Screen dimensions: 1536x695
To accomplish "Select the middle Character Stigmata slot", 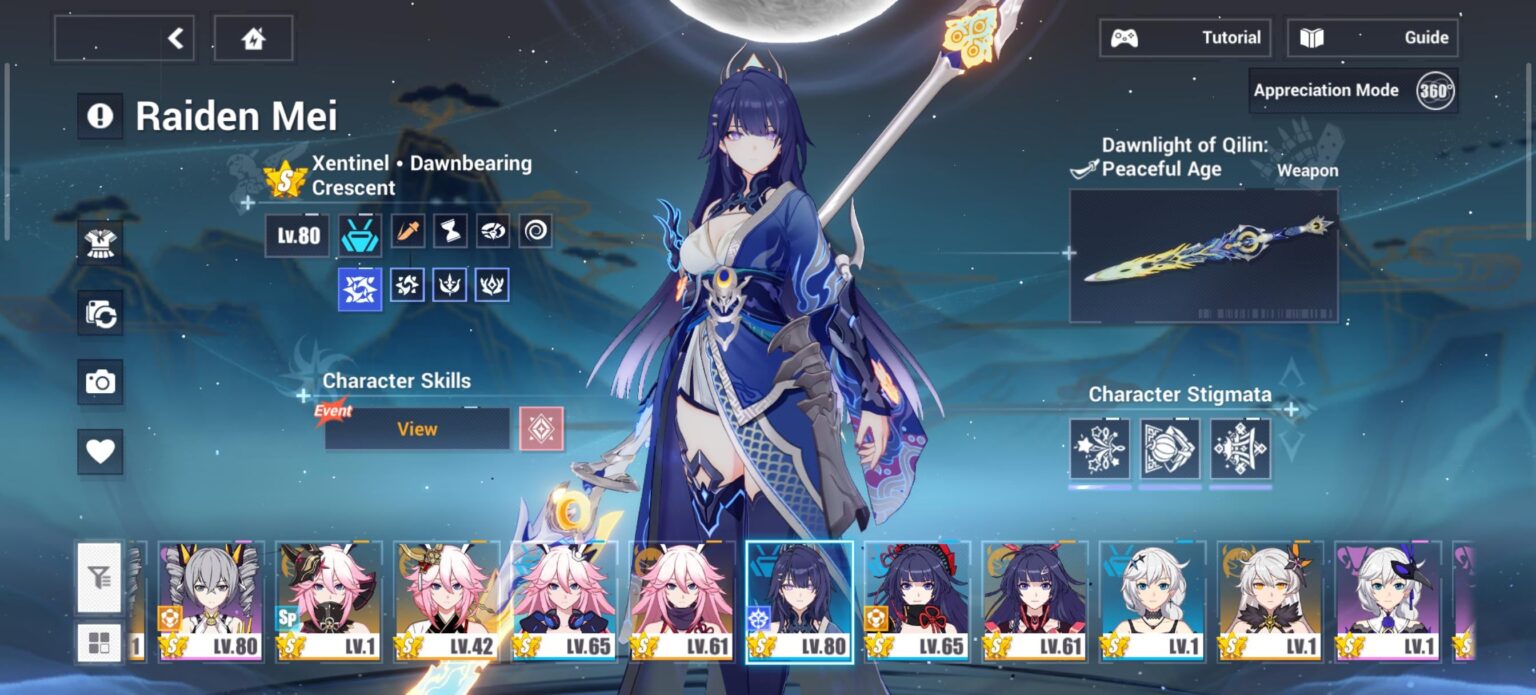I will pos(1170,449).
